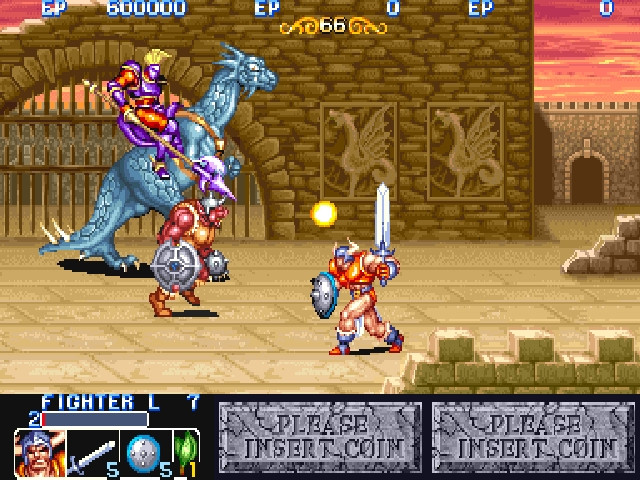Viewport: 640px width, 480px height.
Task: Click the fighter character portrait
Action: click(x=40, y=452)
